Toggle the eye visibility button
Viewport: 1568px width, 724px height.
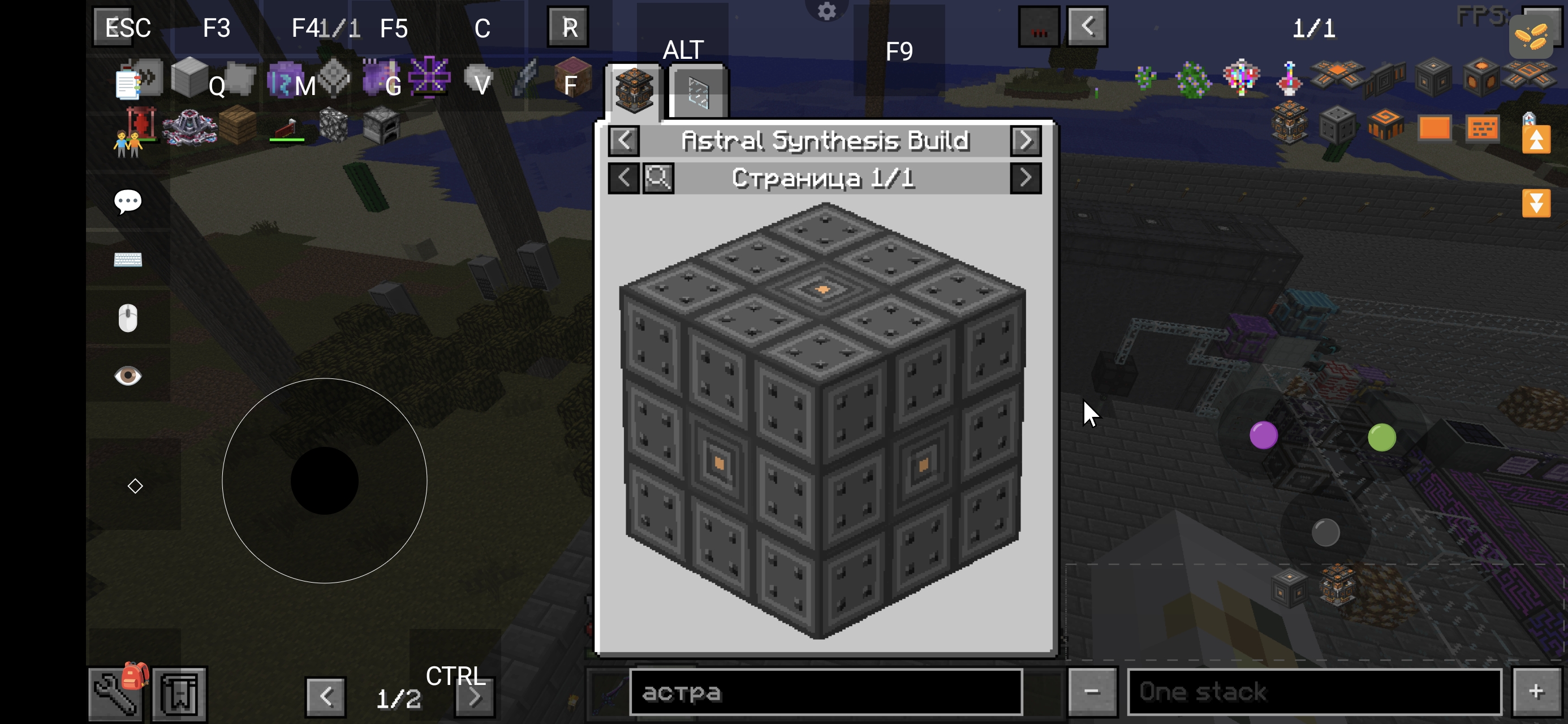pos(128,376)
